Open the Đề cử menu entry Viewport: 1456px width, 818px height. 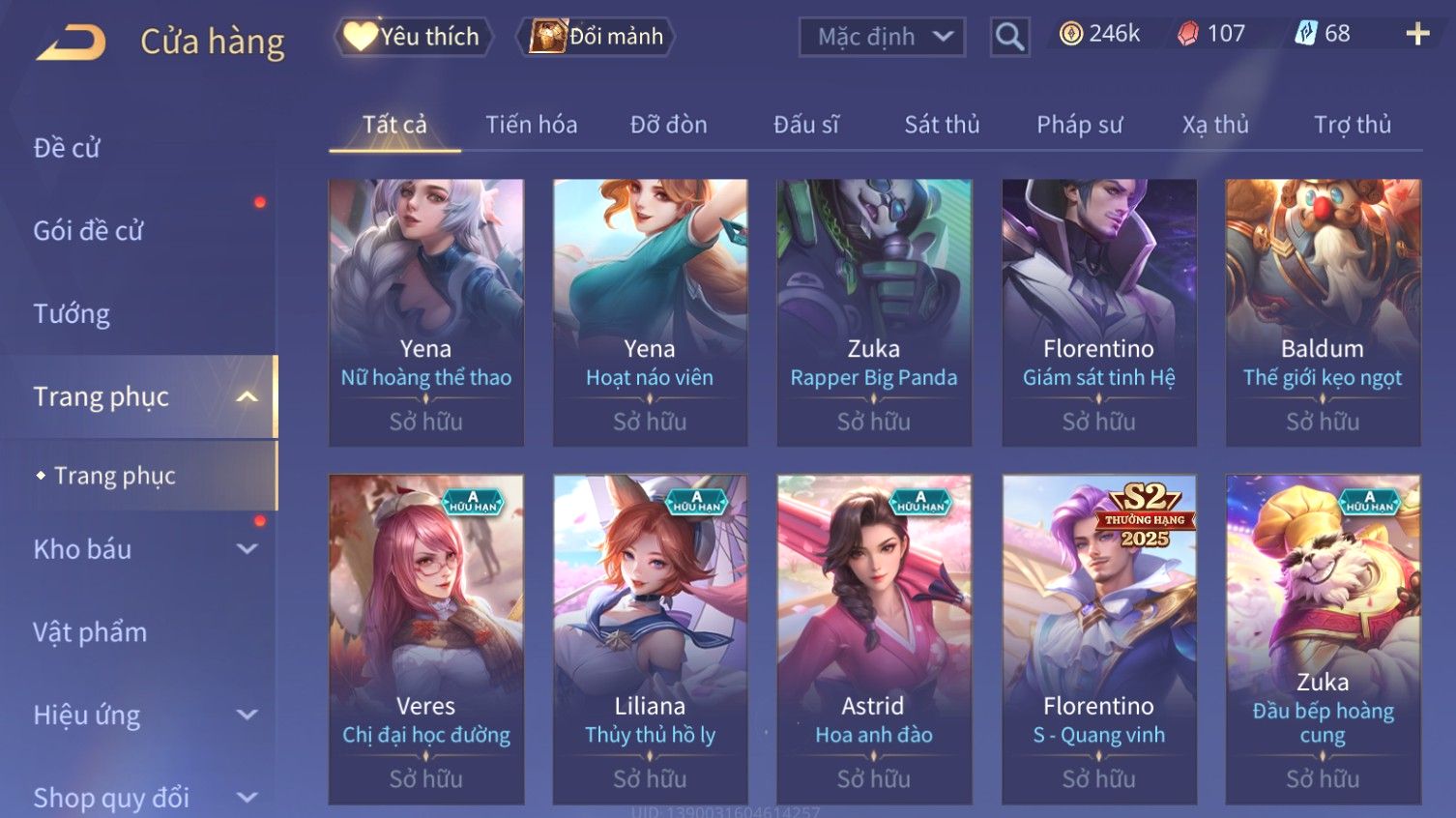[x=68, y=148]
